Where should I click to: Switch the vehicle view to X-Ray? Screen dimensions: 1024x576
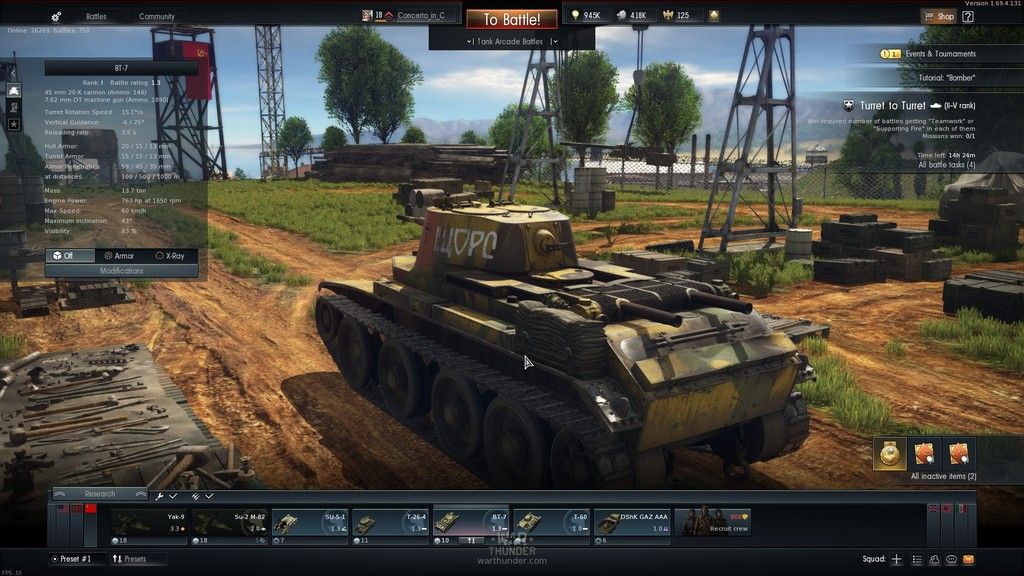click(x=176, y=256)
